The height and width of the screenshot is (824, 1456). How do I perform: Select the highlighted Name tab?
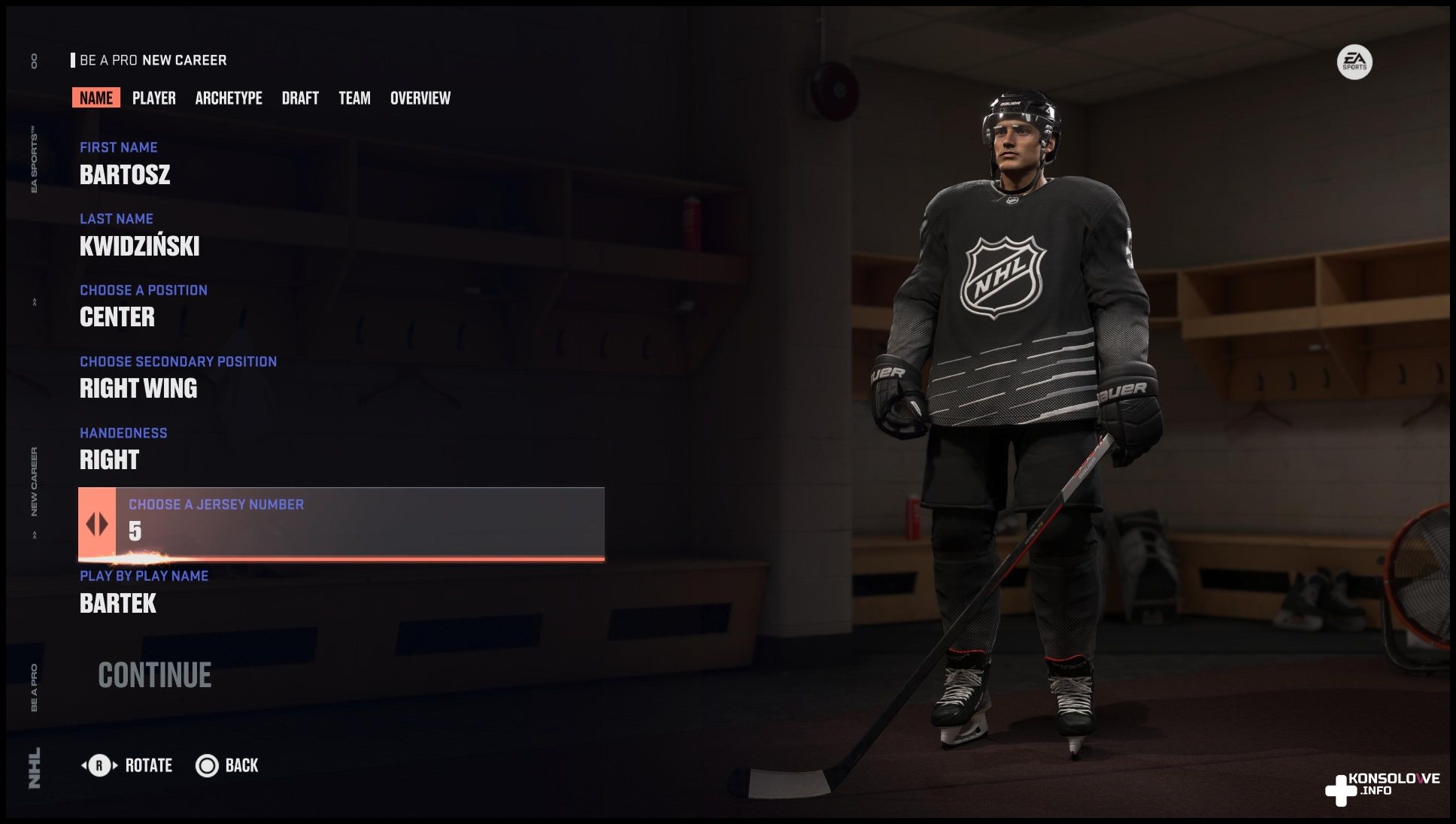pos(96,98)
